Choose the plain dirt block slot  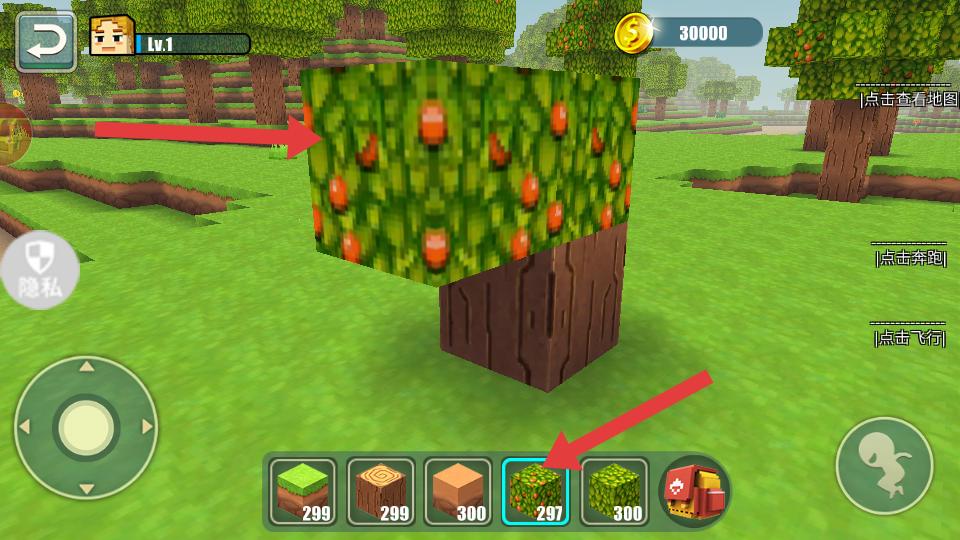[458, 491]
